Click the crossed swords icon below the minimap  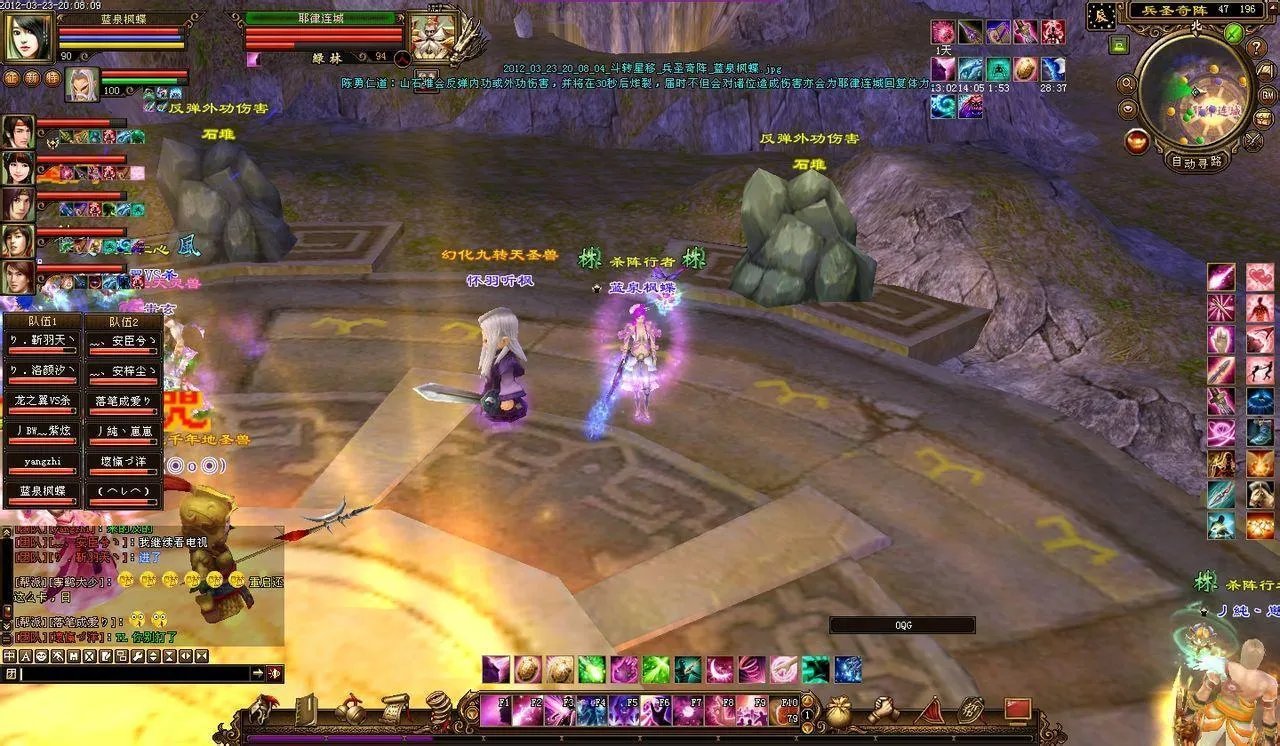click(1253, 141)
